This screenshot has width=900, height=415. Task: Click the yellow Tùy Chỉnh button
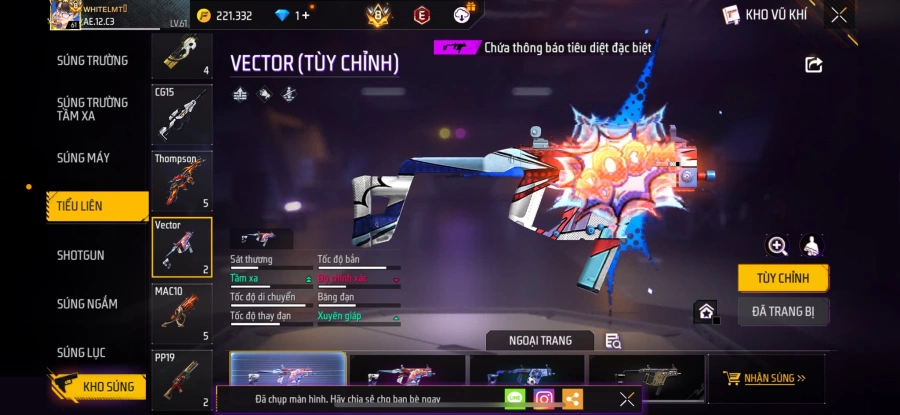(782, 277)
